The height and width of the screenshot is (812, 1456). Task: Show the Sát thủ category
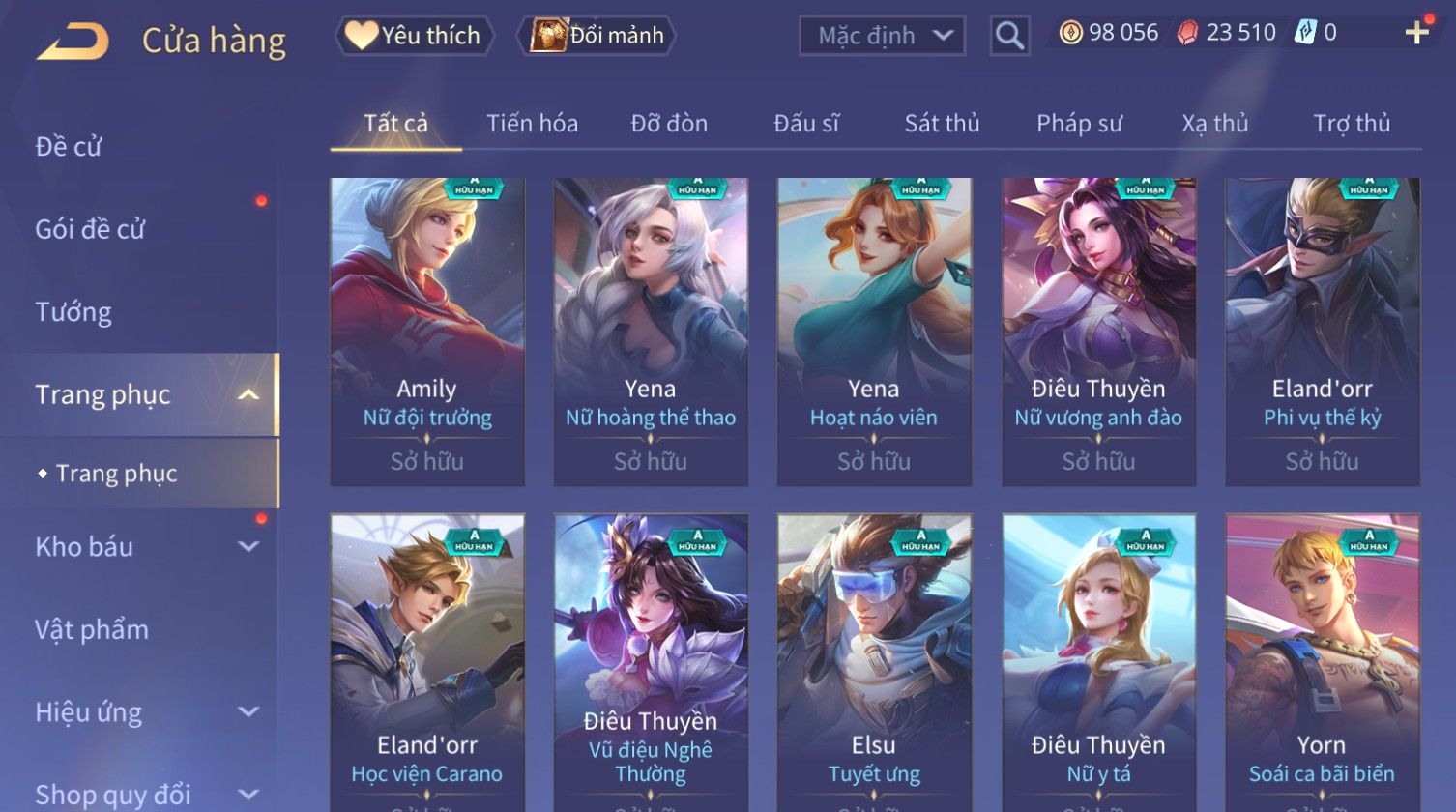click(x=942, y=124)
